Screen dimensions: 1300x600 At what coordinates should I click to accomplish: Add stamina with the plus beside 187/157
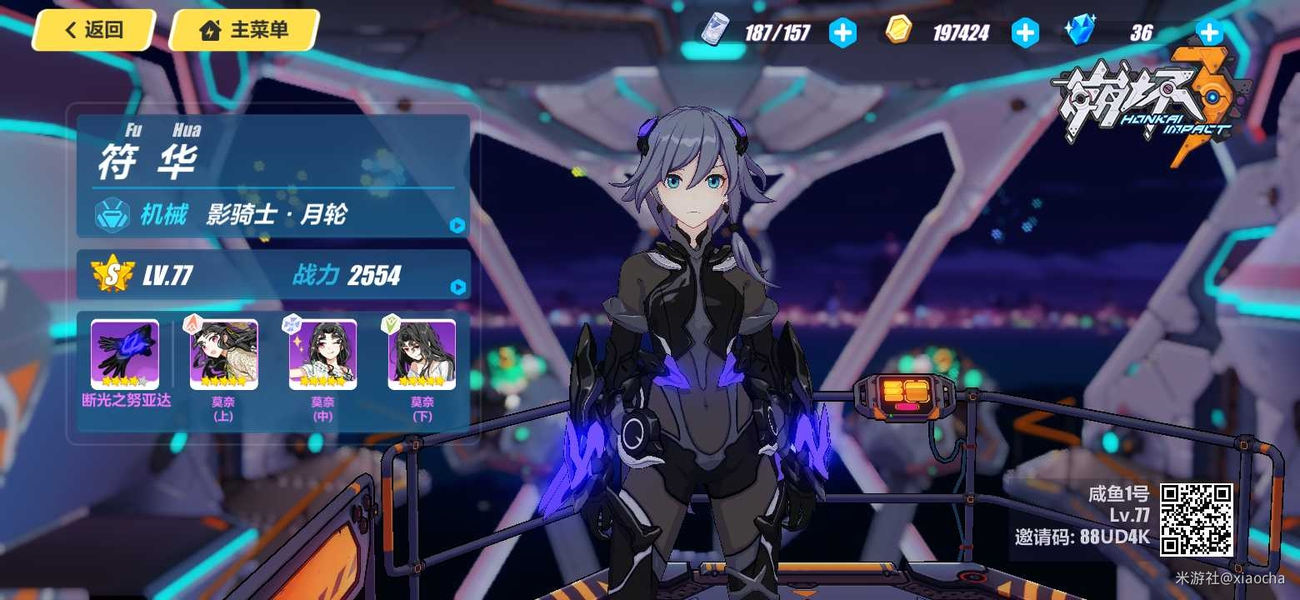843,33
